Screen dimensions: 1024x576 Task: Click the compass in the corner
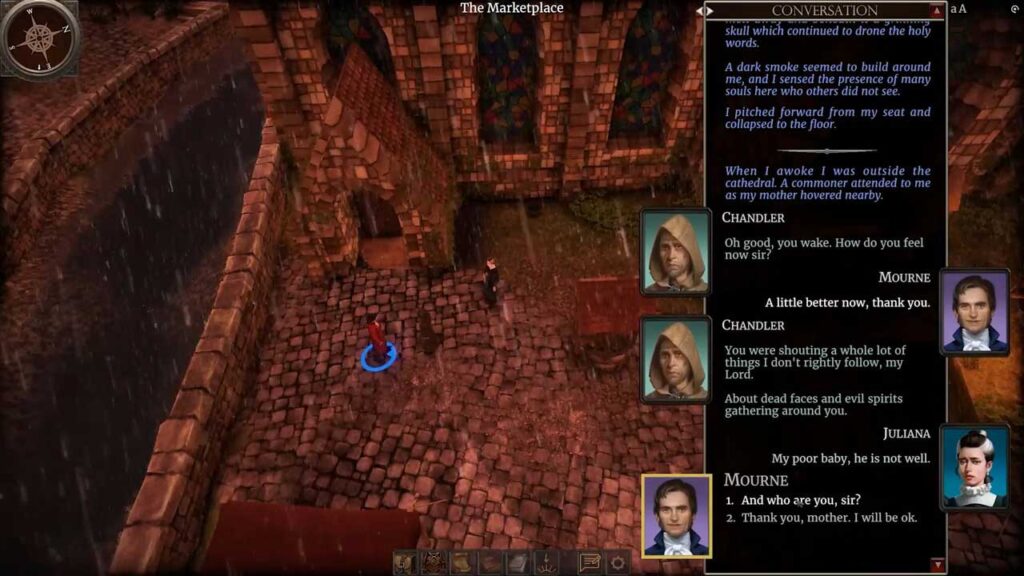click(x=39, y=37)
